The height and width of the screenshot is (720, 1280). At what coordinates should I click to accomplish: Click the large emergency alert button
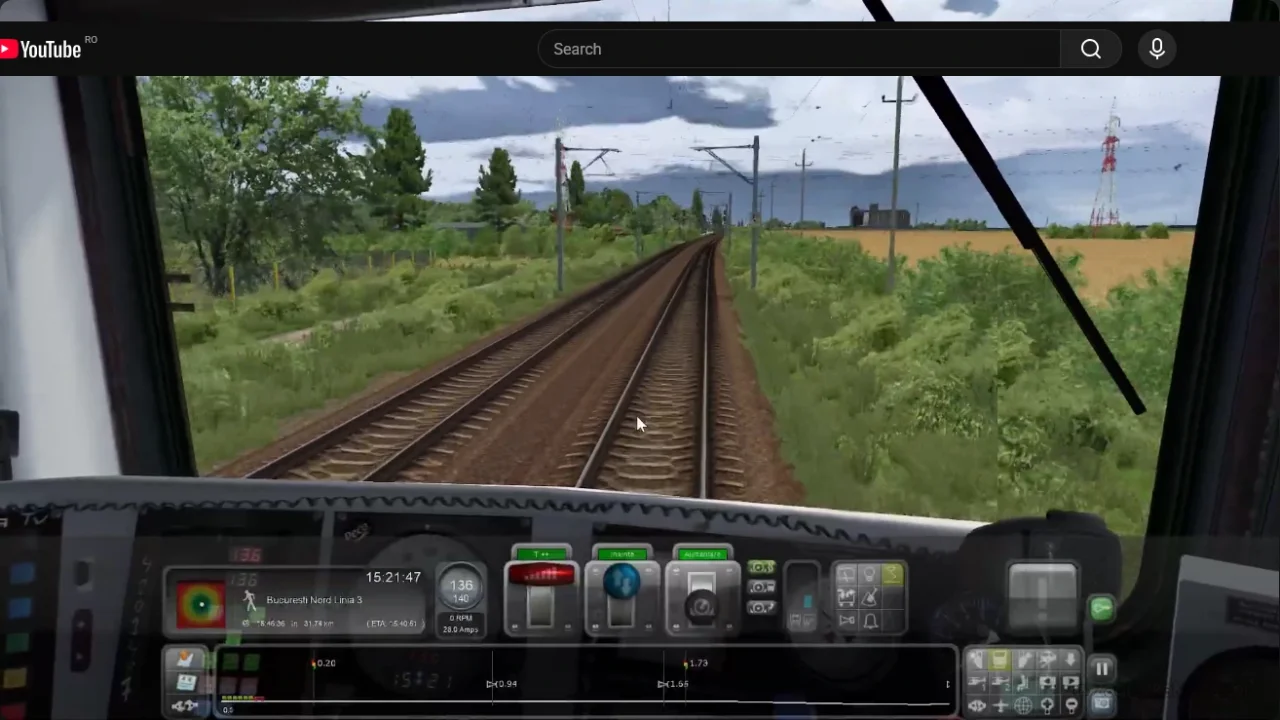pyautogui.click(x=1042, y=597)
